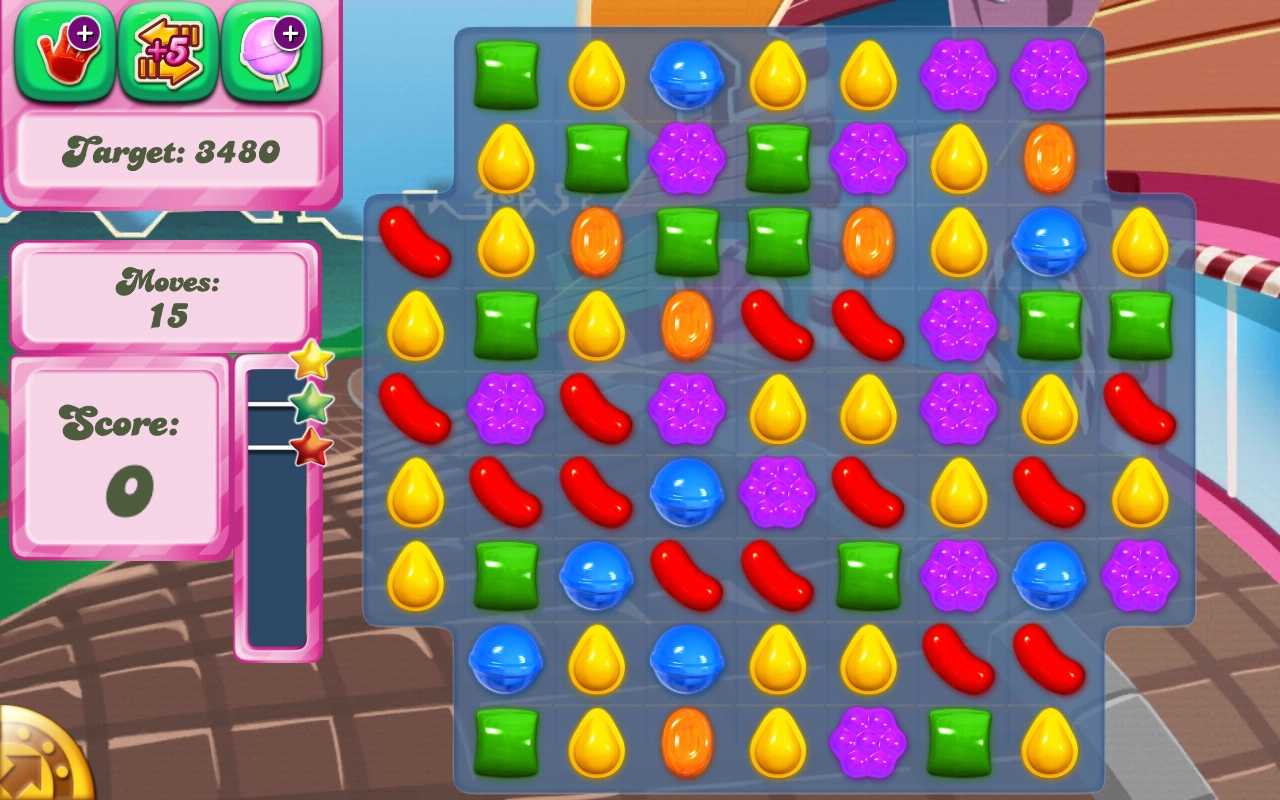Screen dimensions: 1280x800
Task: Open the gold arrow menu button
Action: click(x=40, y=762)
